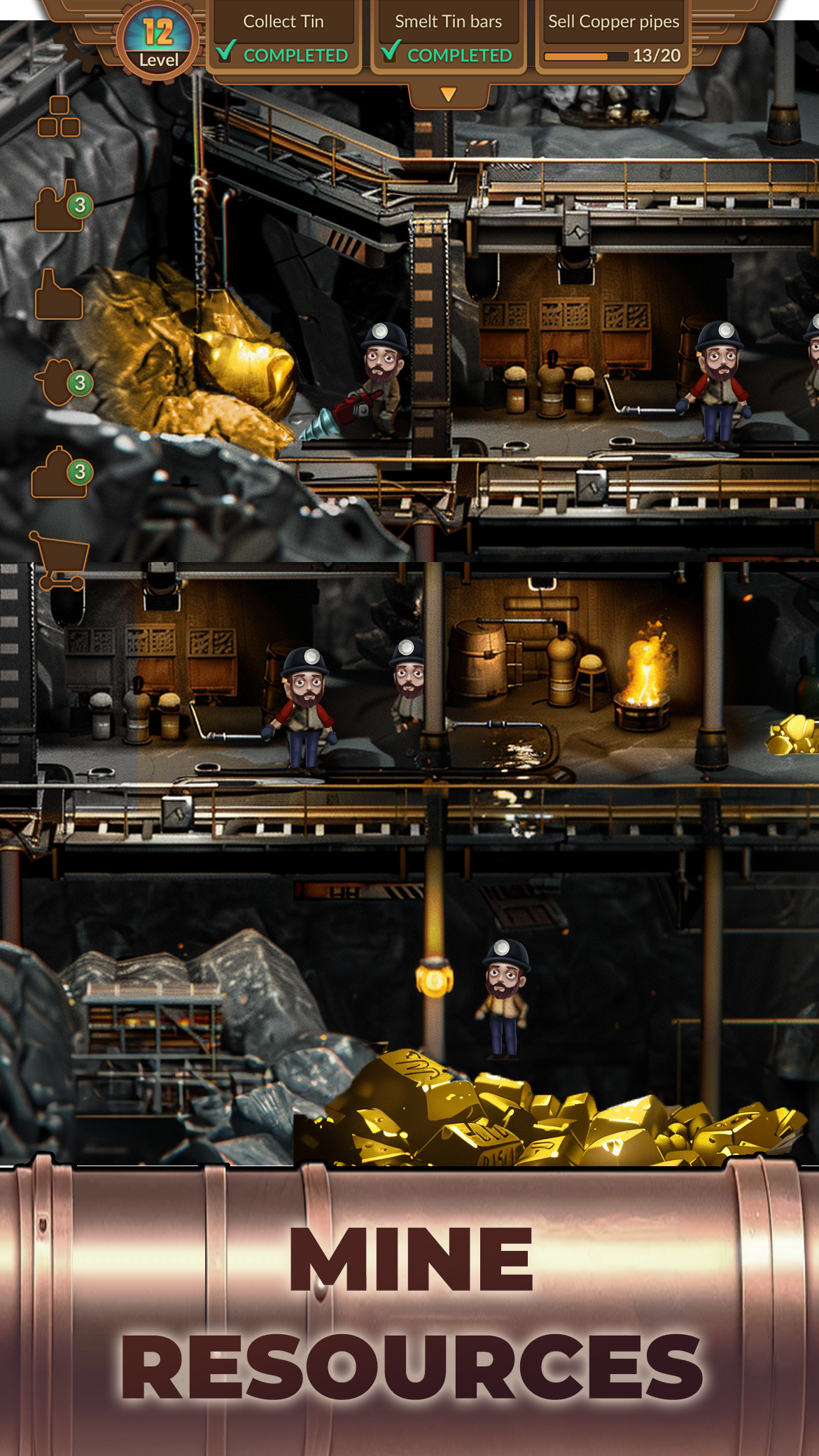This screenshot has width=819, height=1456.
Task: View the Sell Copper pipes quest
Action: pos(613,38)
